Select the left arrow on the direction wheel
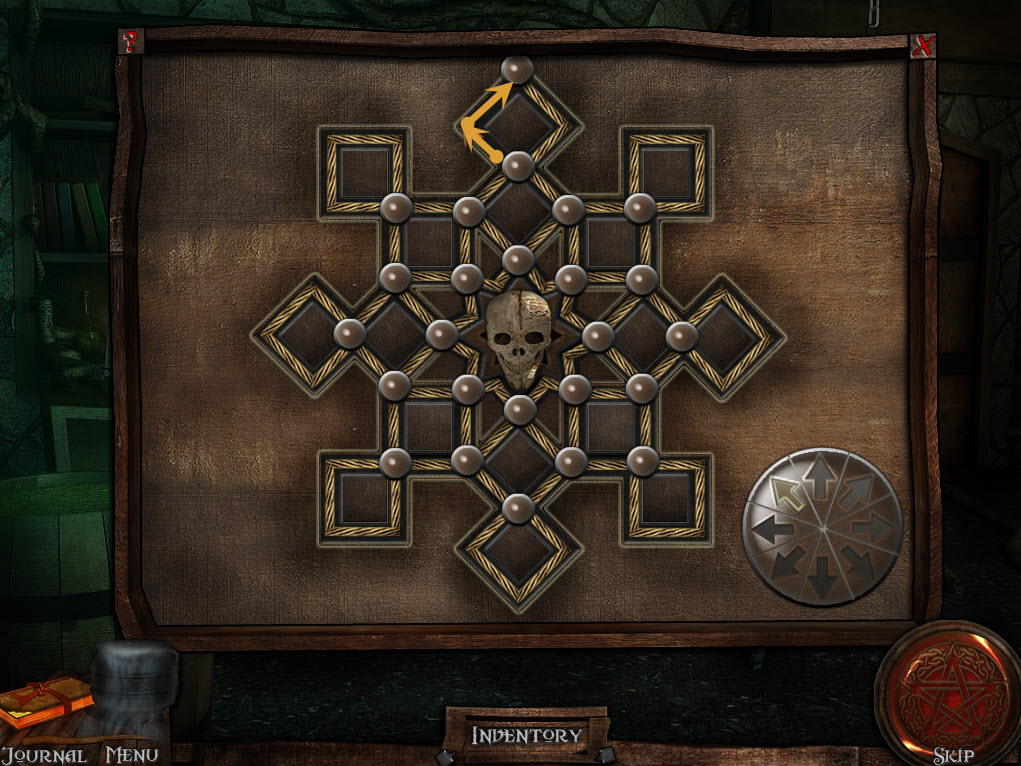 768,528
